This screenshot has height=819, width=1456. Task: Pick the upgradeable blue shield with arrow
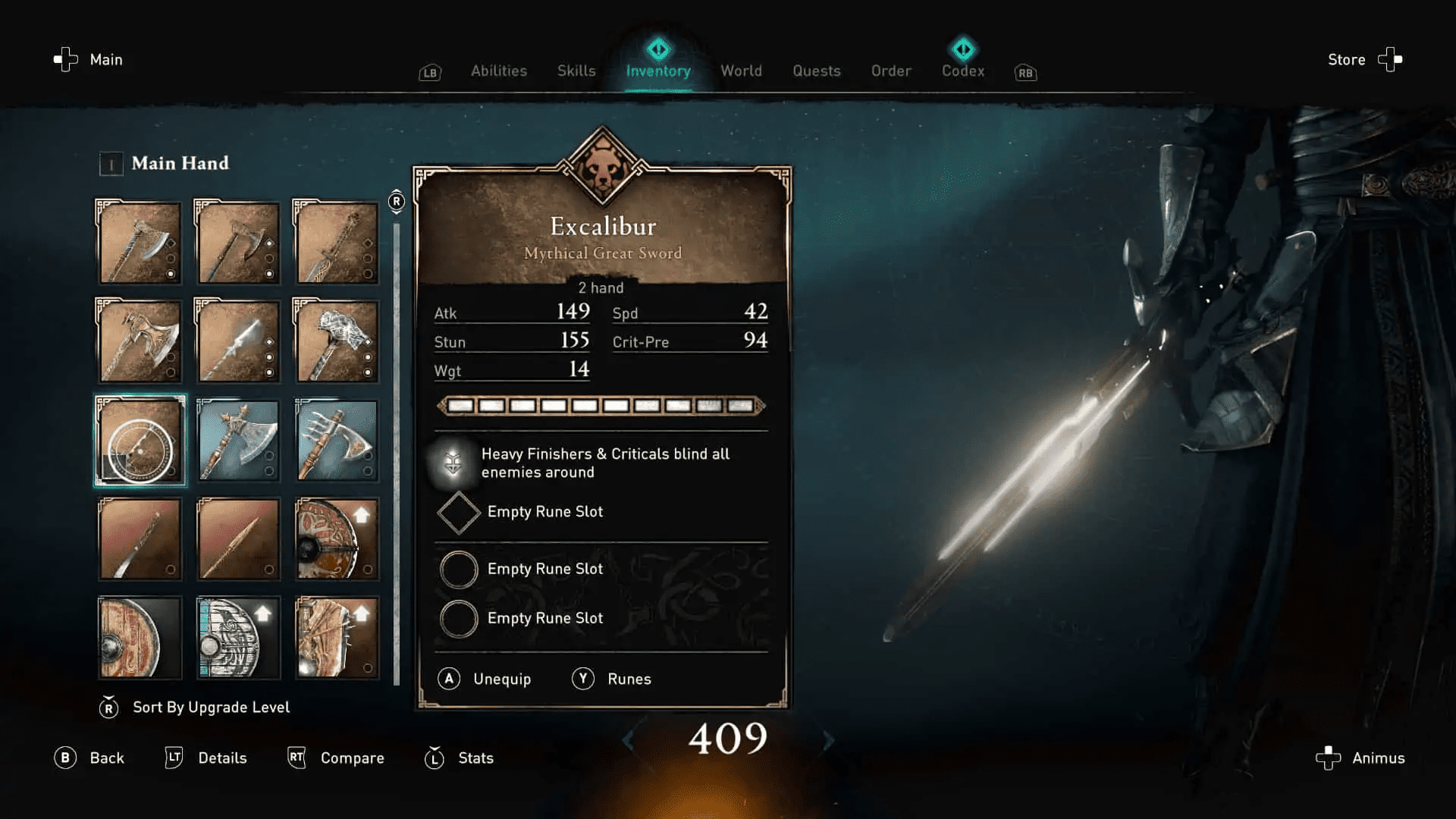pyautogui.click(x=237, y=637)
